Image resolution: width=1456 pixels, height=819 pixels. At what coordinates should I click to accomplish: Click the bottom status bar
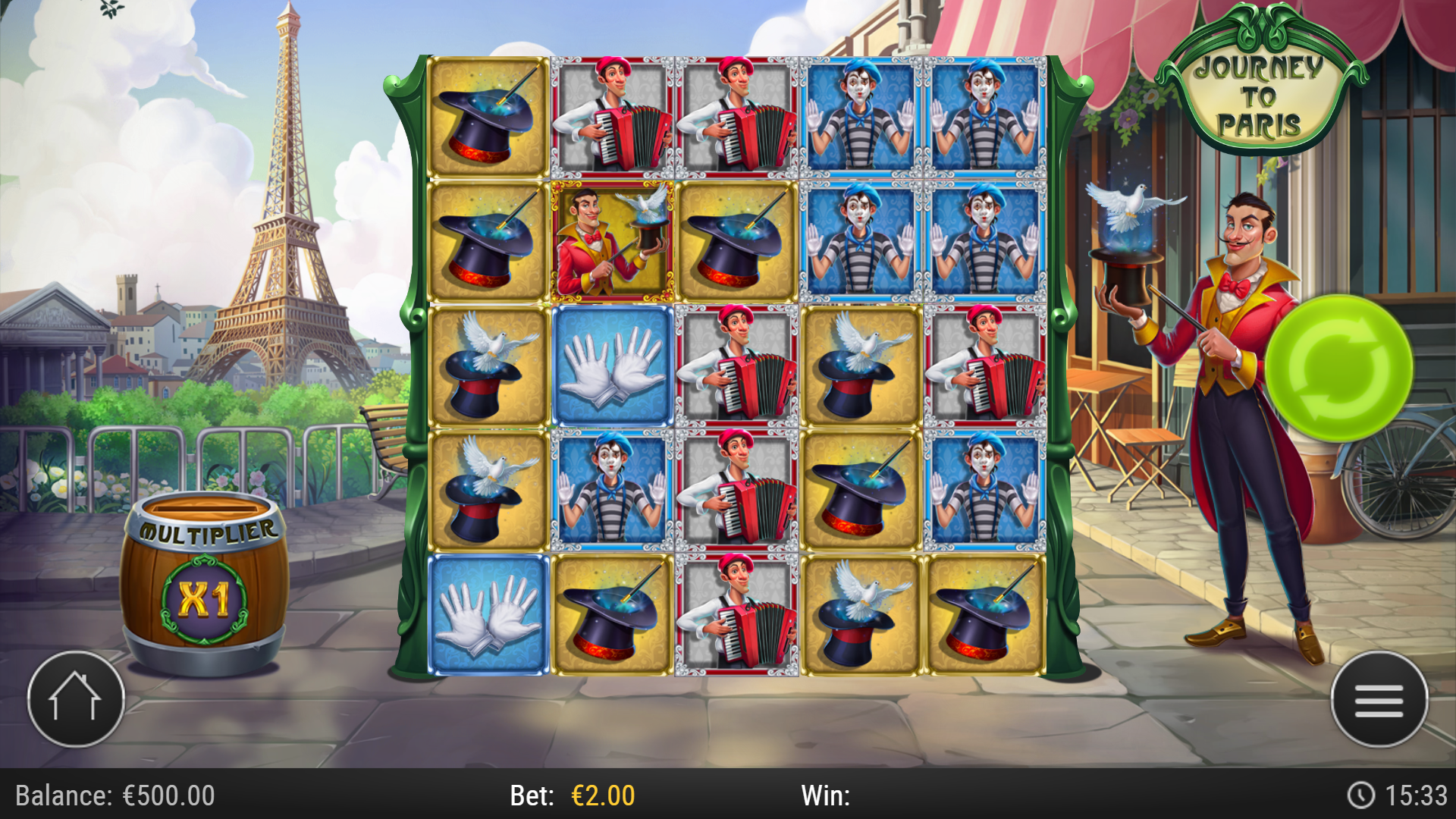click(x=728, y=795)
